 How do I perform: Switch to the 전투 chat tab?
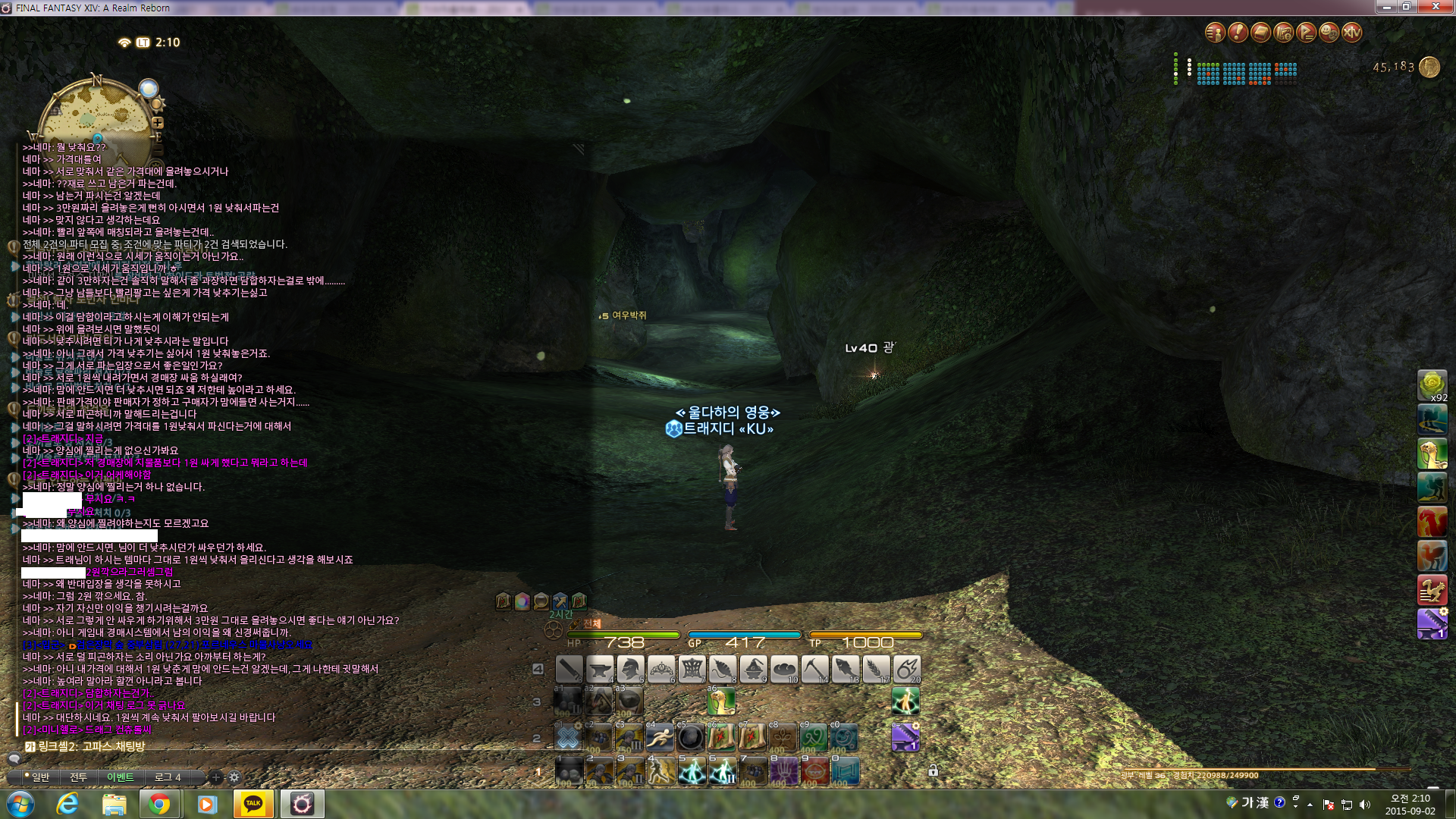[x=79, y=777]
